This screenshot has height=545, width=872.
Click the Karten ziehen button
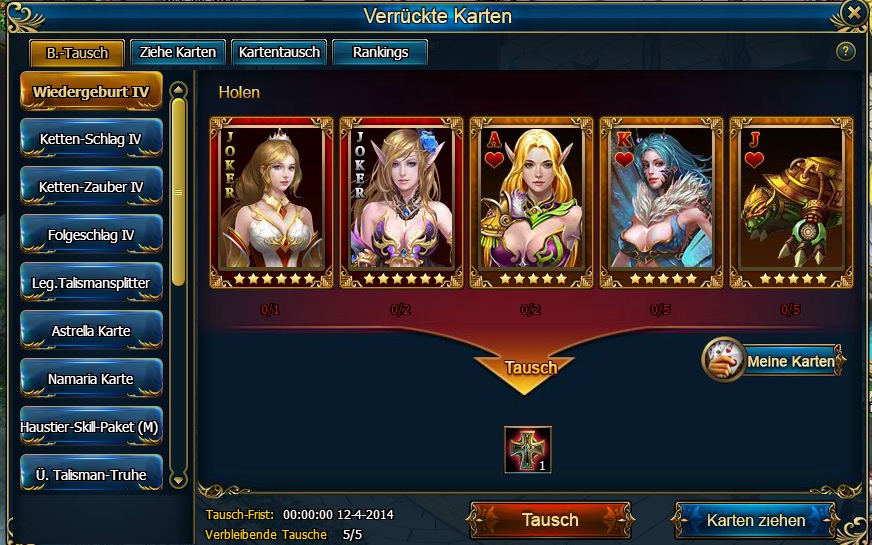pyautogui.click(x=755, y=520)
